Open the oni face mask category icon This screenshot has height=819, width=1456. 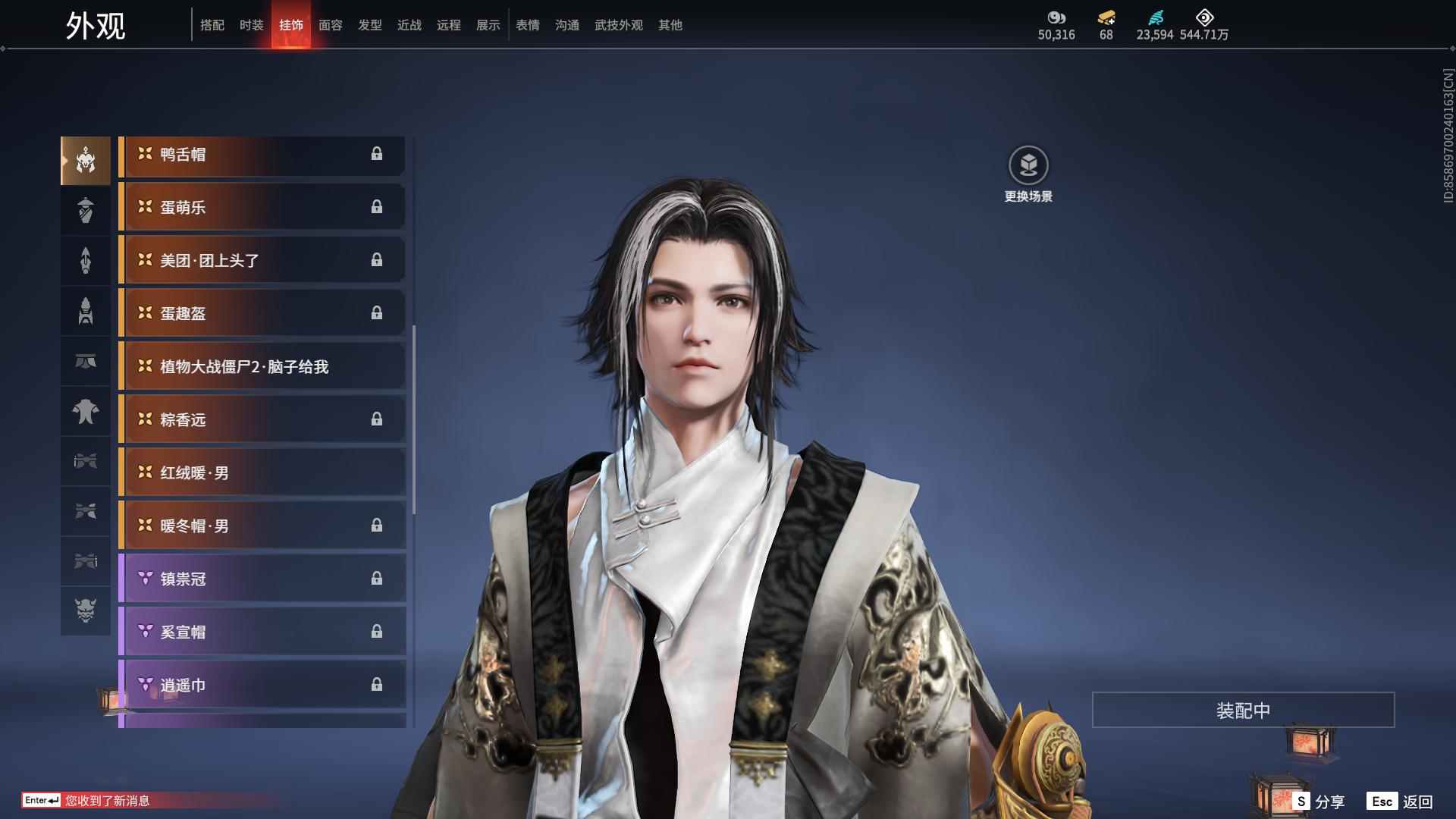[86, 612]
